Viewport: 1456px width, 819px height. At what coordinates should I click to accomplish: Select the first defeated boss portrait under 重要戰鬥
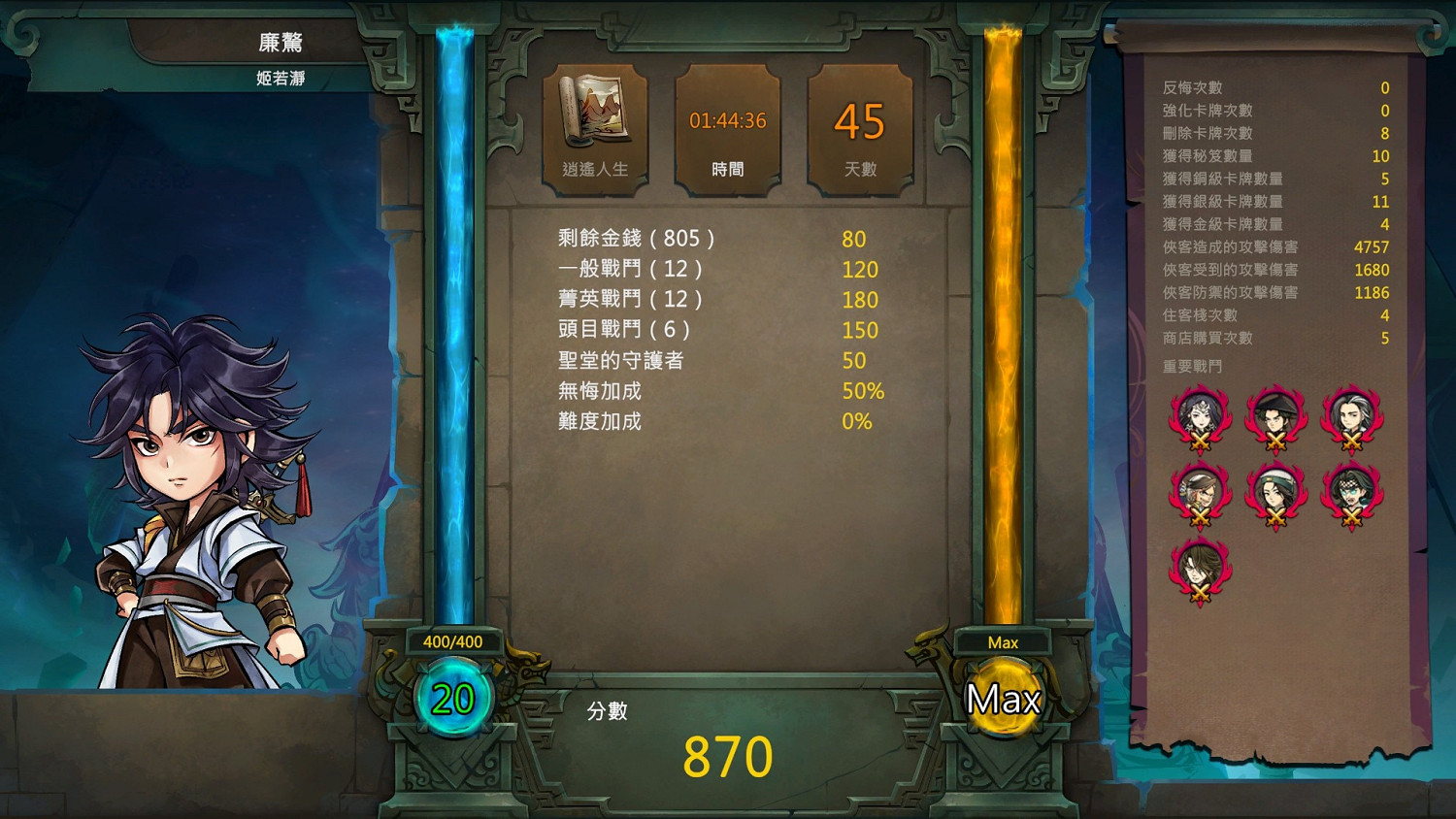click(1200, 417)
